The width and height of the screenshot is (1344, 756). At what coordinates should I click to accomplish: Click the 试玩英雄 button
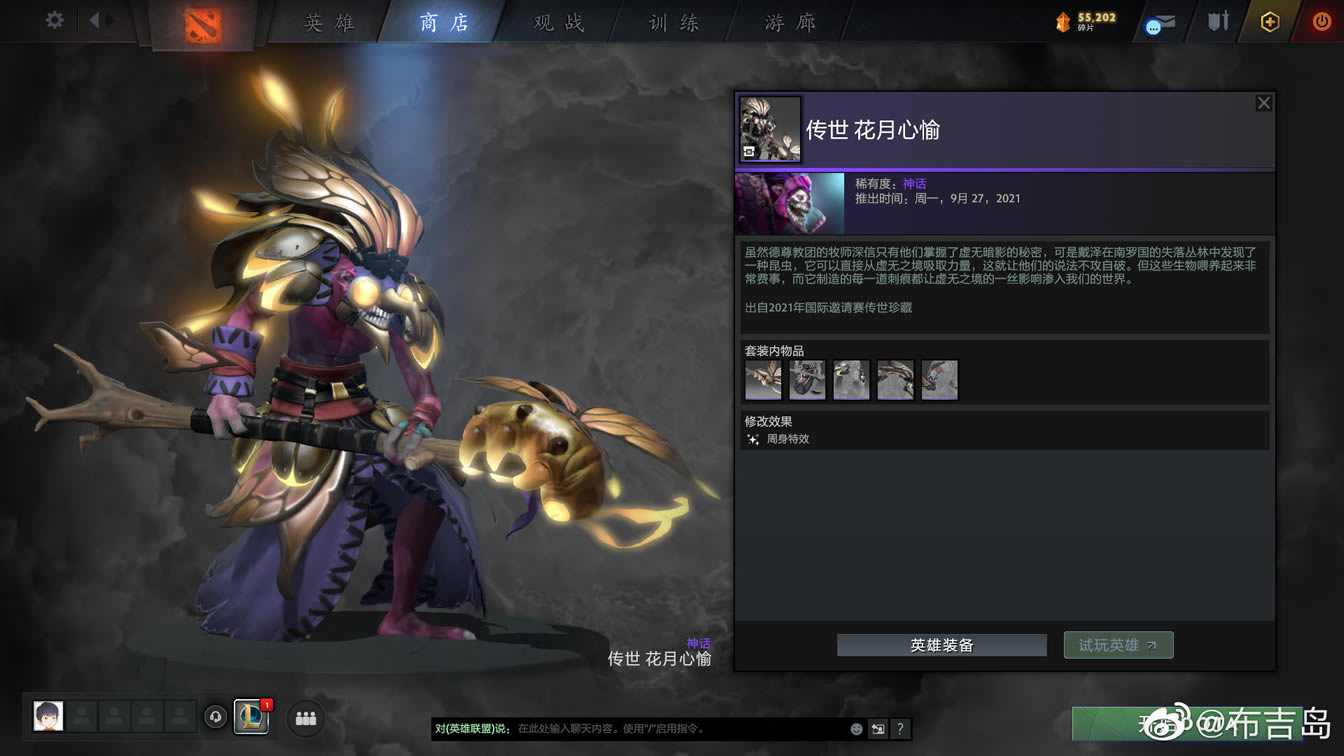click(x=1118, y=645)
